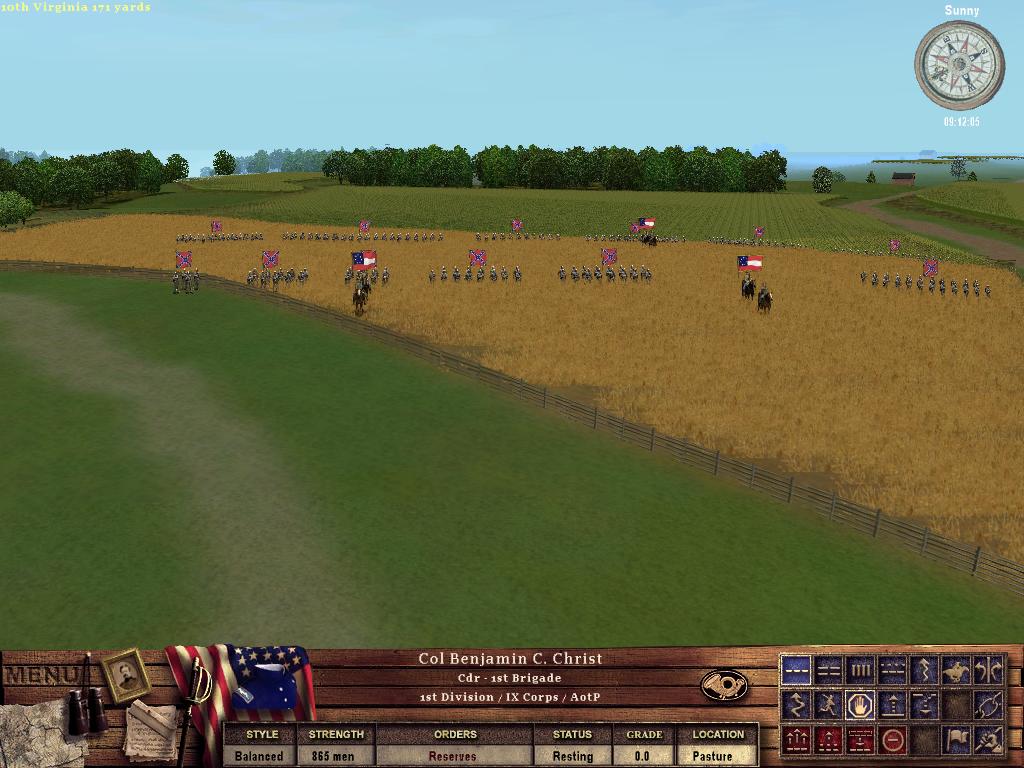Click the red circle minus button
This screenshot has height=768, width=1024.
pyautogui.click(x=893, y=740)
